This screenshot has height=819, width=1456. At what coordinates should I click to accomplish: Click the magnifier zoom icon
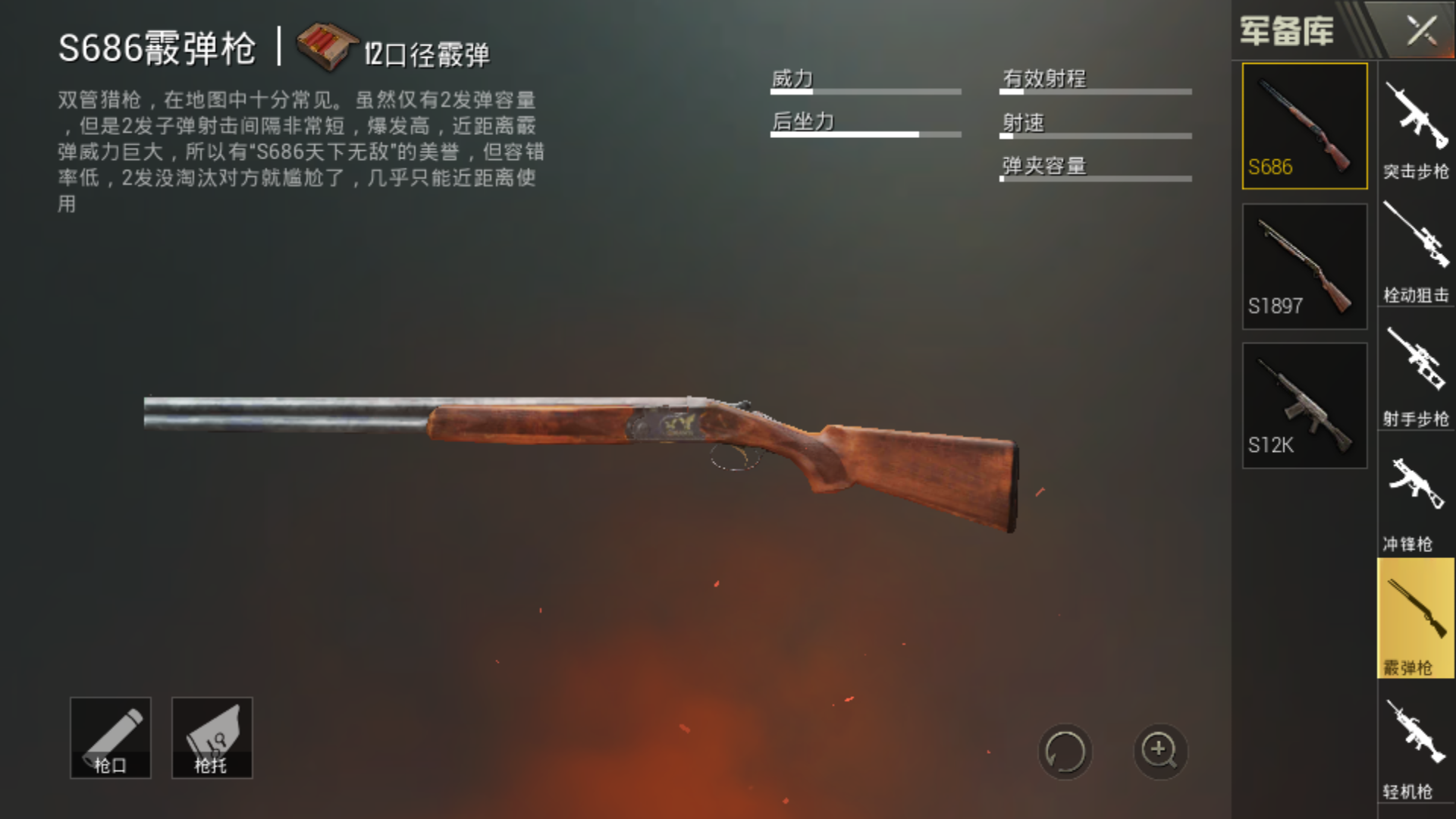point(1159,751)
